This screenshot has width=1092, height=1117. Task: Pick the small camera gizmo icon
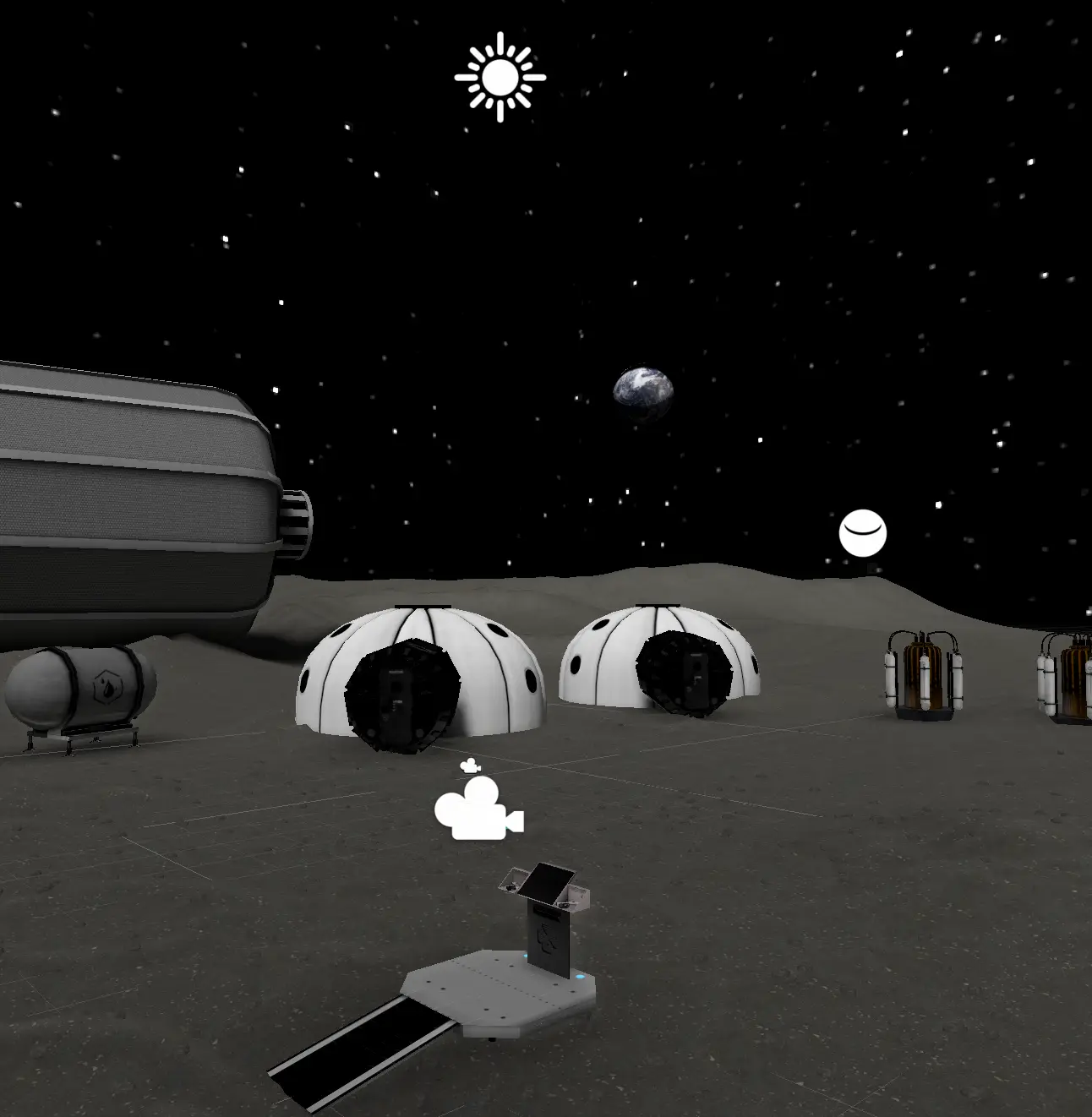(470, 766)
